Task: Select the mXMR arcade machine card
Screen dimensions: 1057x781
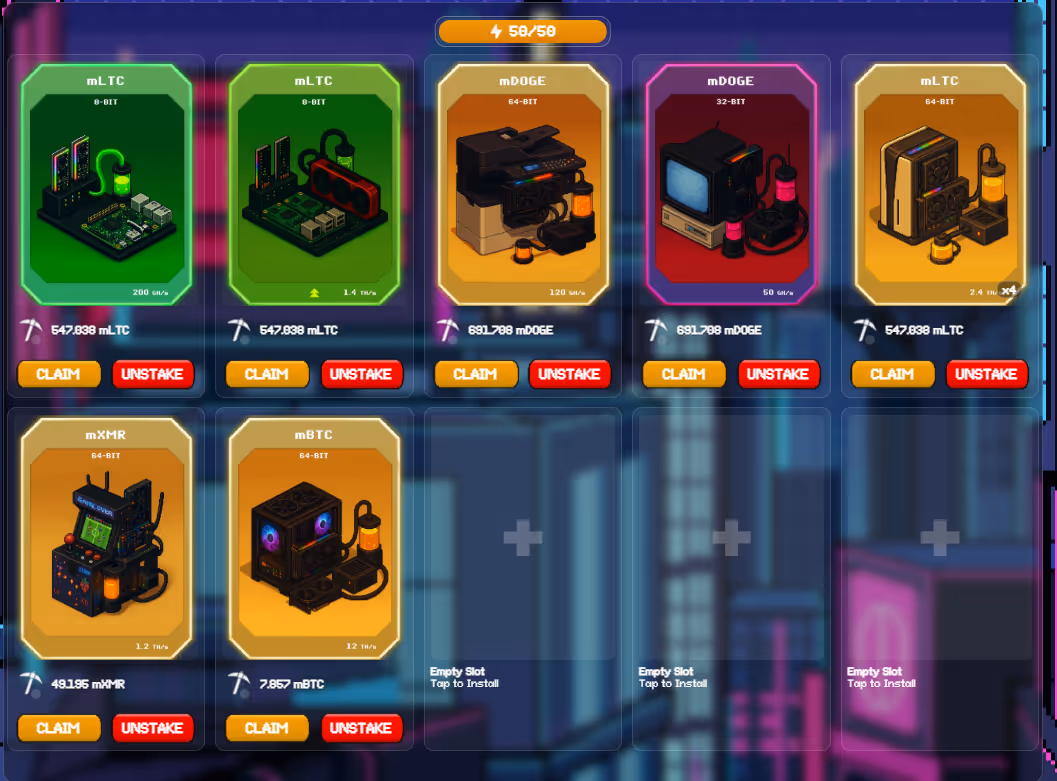Action: pyautogui.click(x=106, y=538)
